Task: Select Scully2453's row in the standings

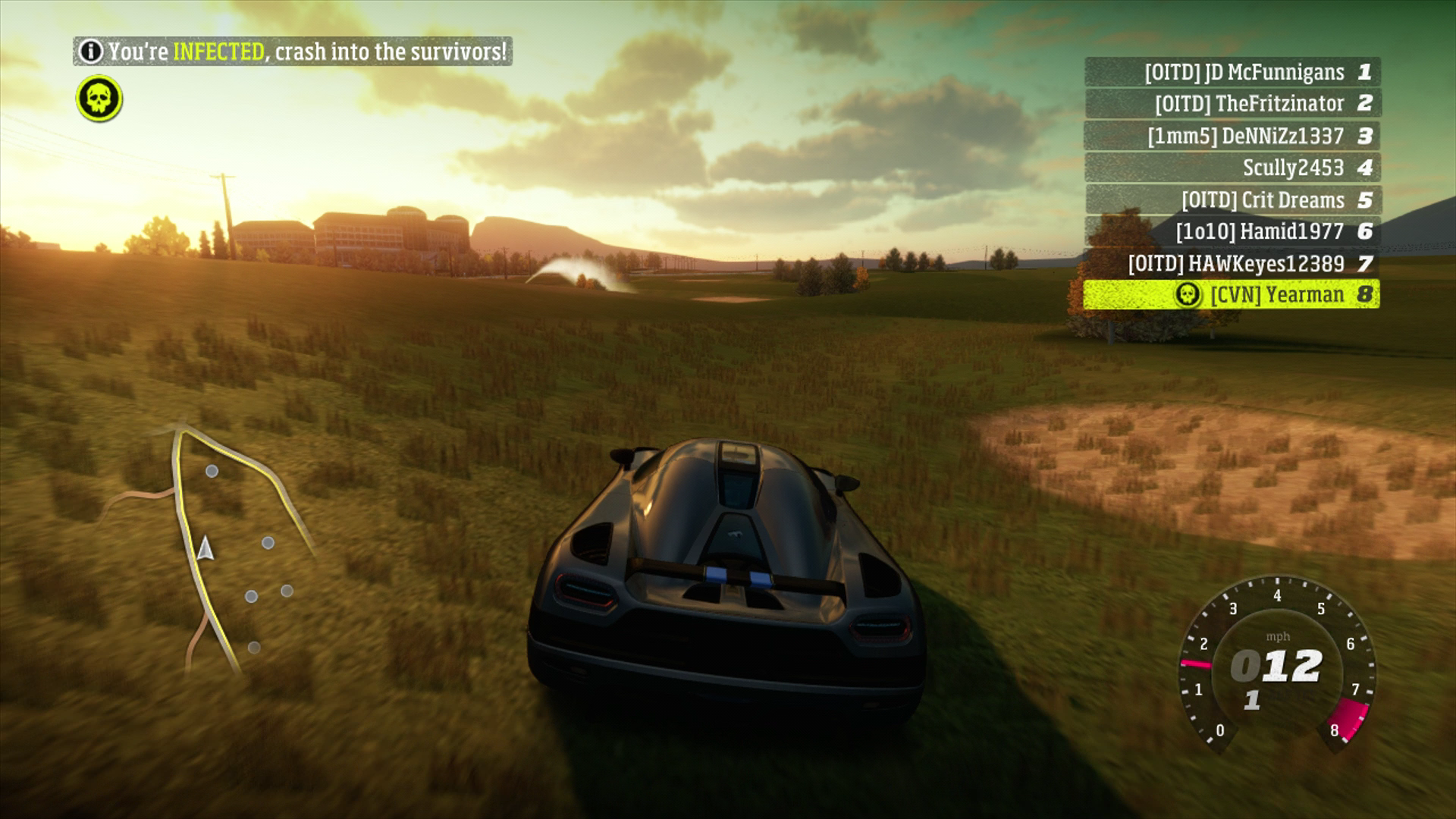Action: pos(1232,168)
